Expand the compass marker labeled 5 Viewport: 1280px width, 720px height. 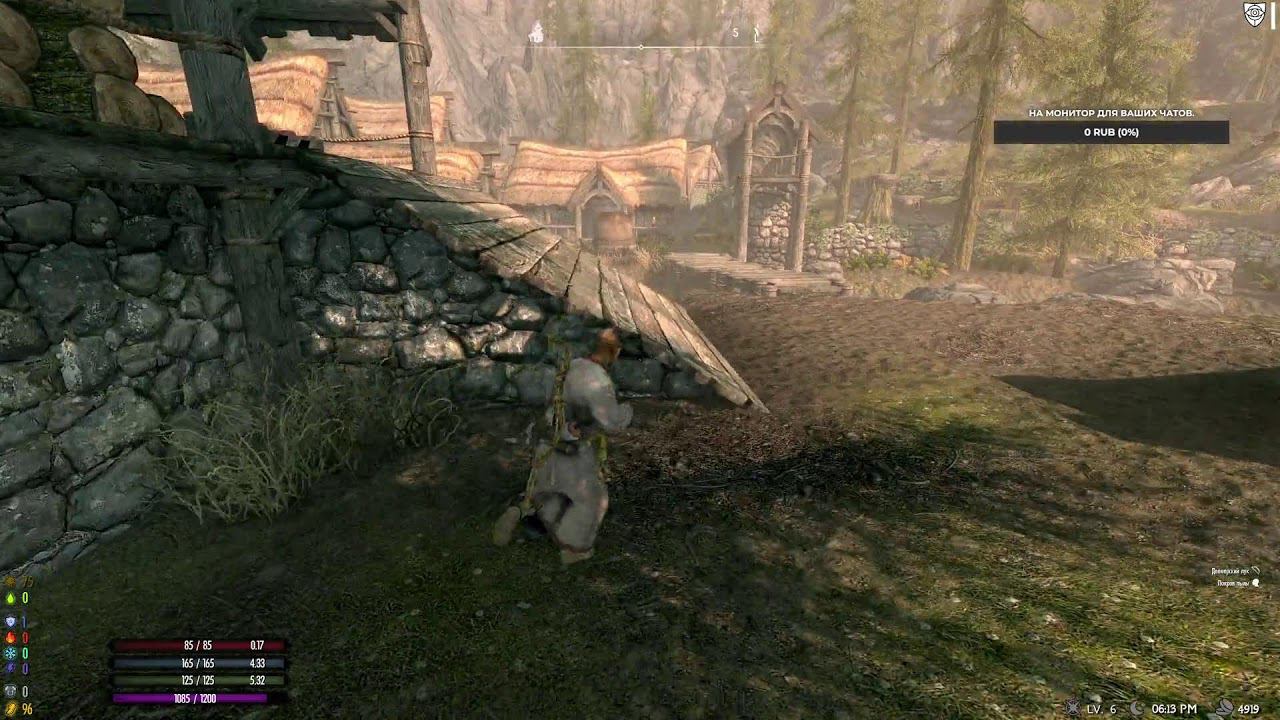pos(736,31)
